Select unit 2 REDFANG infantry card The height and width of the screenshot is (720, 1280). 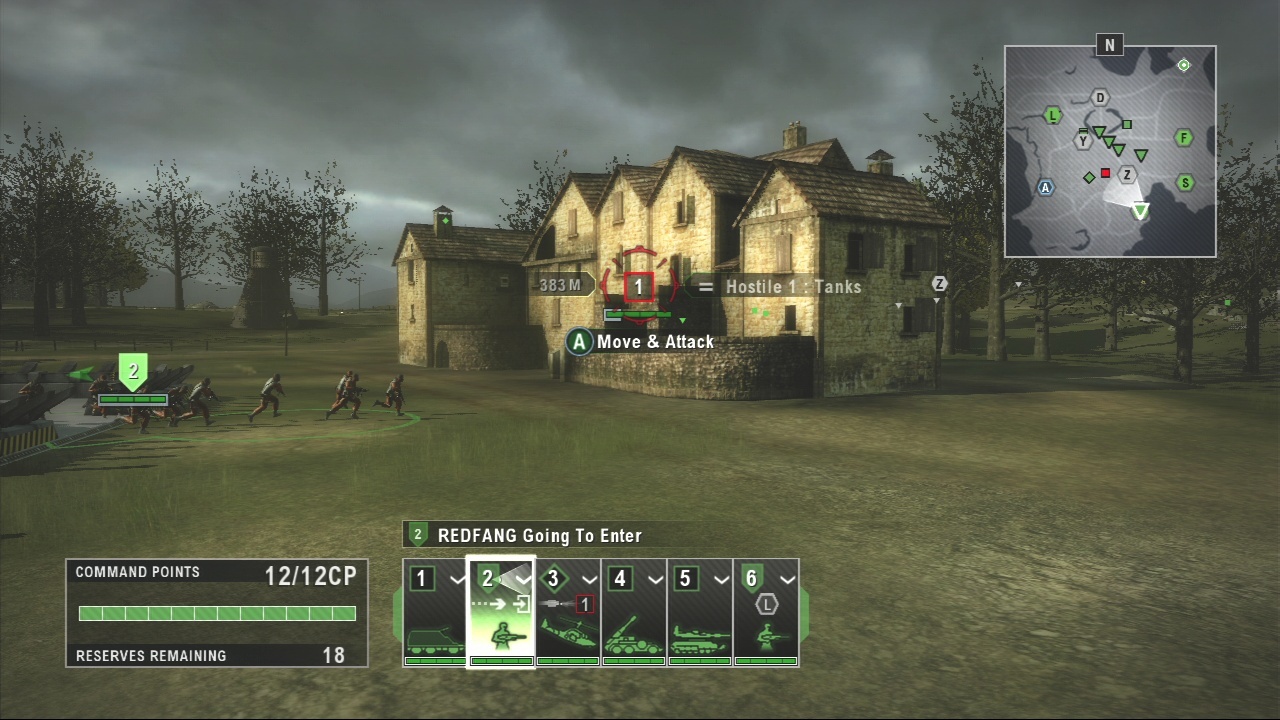pos(501,612)
